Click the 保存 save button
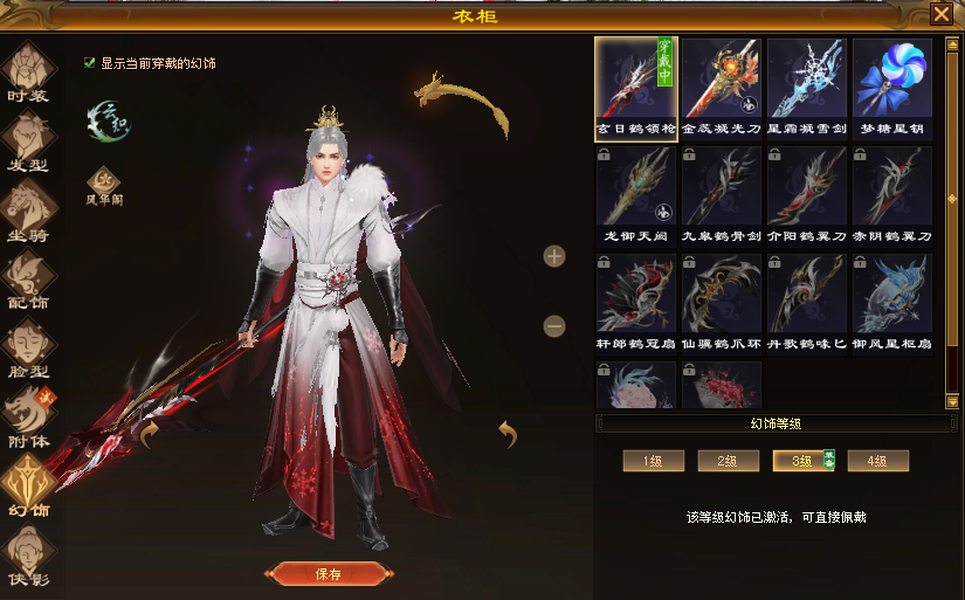The image size is (965, 600). (327, 574)
